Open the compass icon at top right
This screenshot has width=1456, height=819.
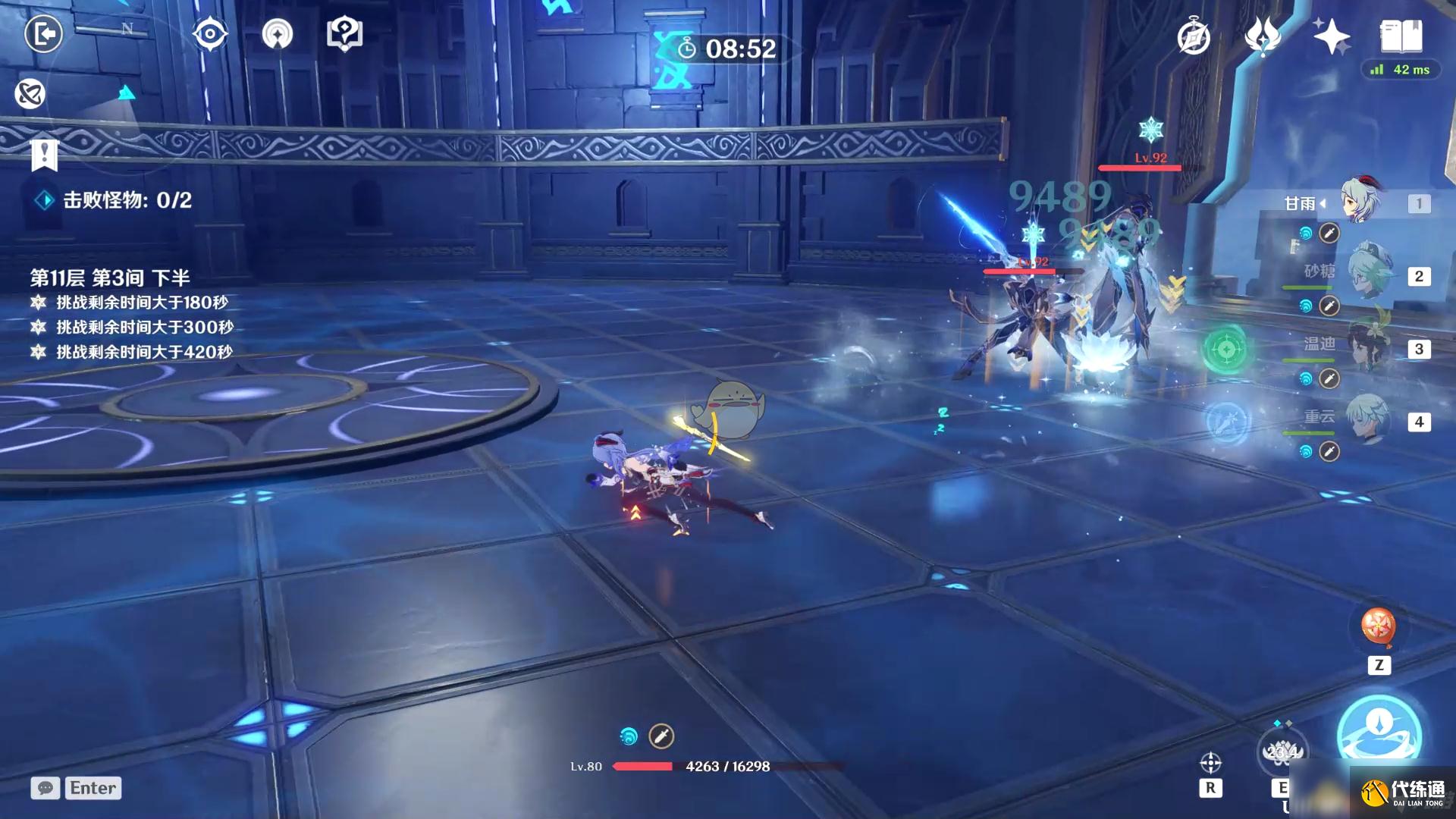pos(1194,36)
